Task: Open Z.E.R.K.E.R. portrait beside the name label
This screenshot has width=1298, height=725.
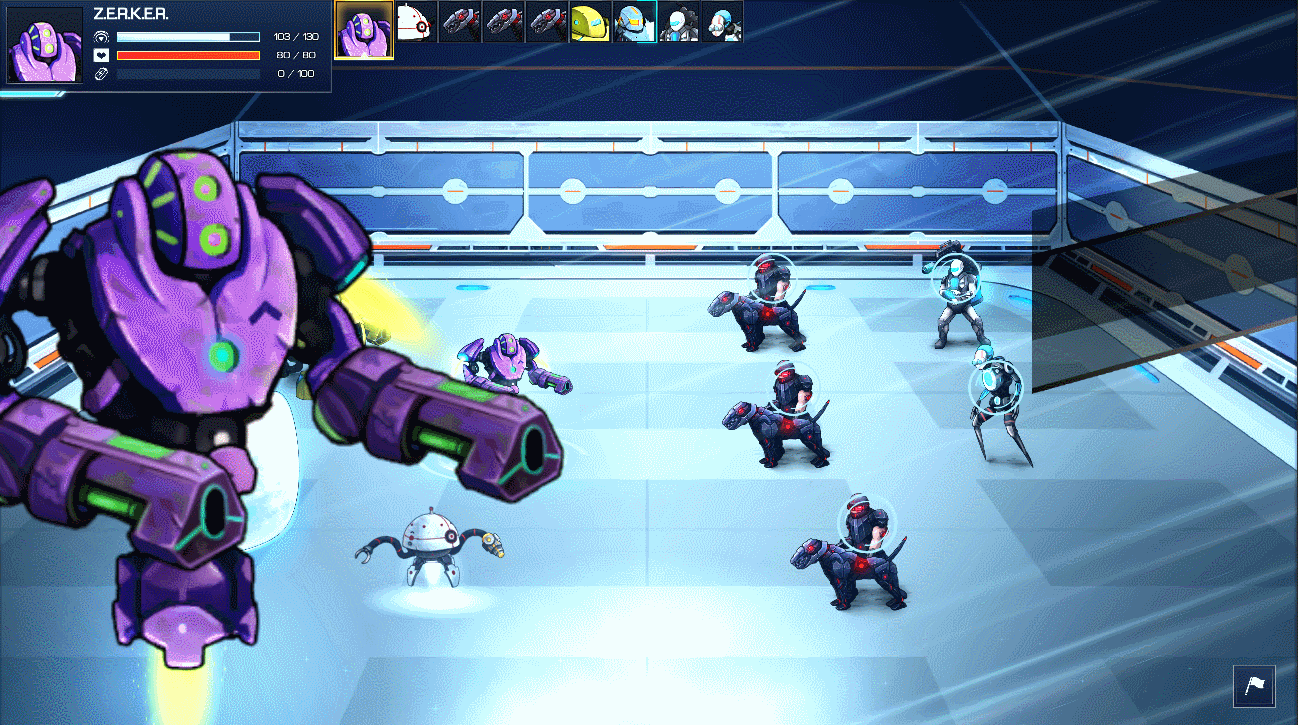Action: point(45,46)
